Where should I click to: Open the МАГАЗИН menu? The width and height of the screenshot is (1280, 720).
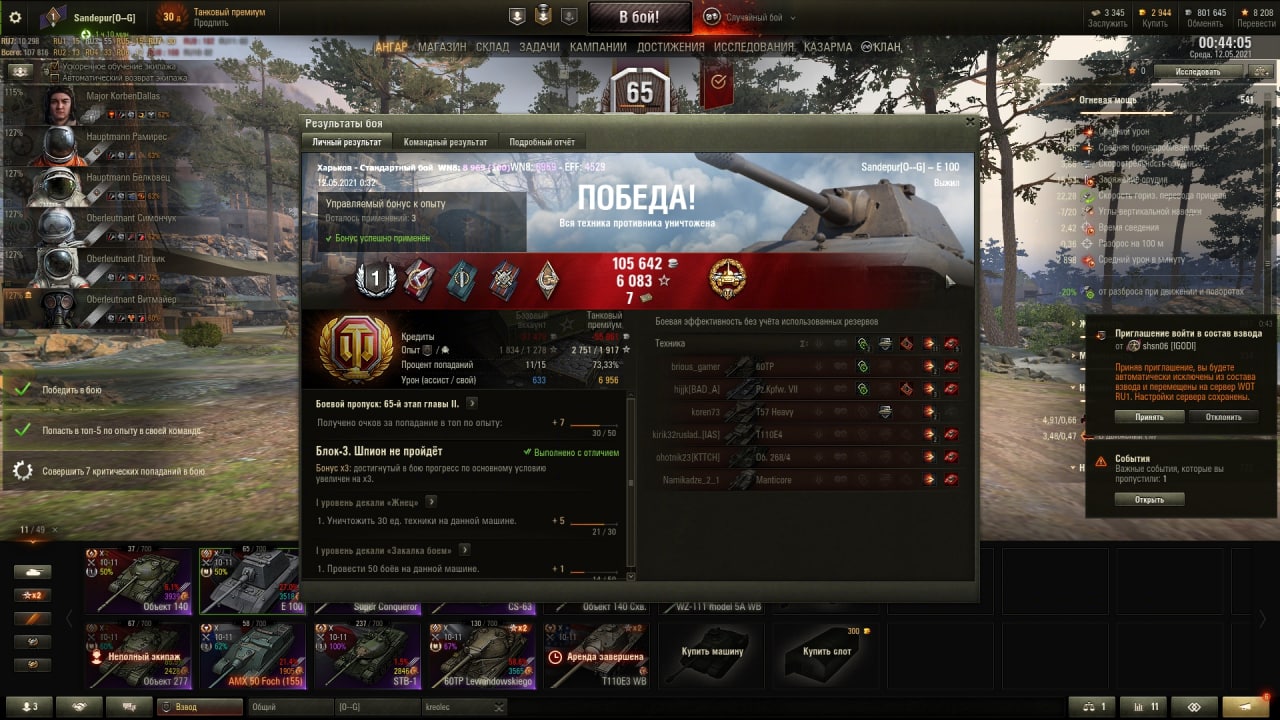442,47
